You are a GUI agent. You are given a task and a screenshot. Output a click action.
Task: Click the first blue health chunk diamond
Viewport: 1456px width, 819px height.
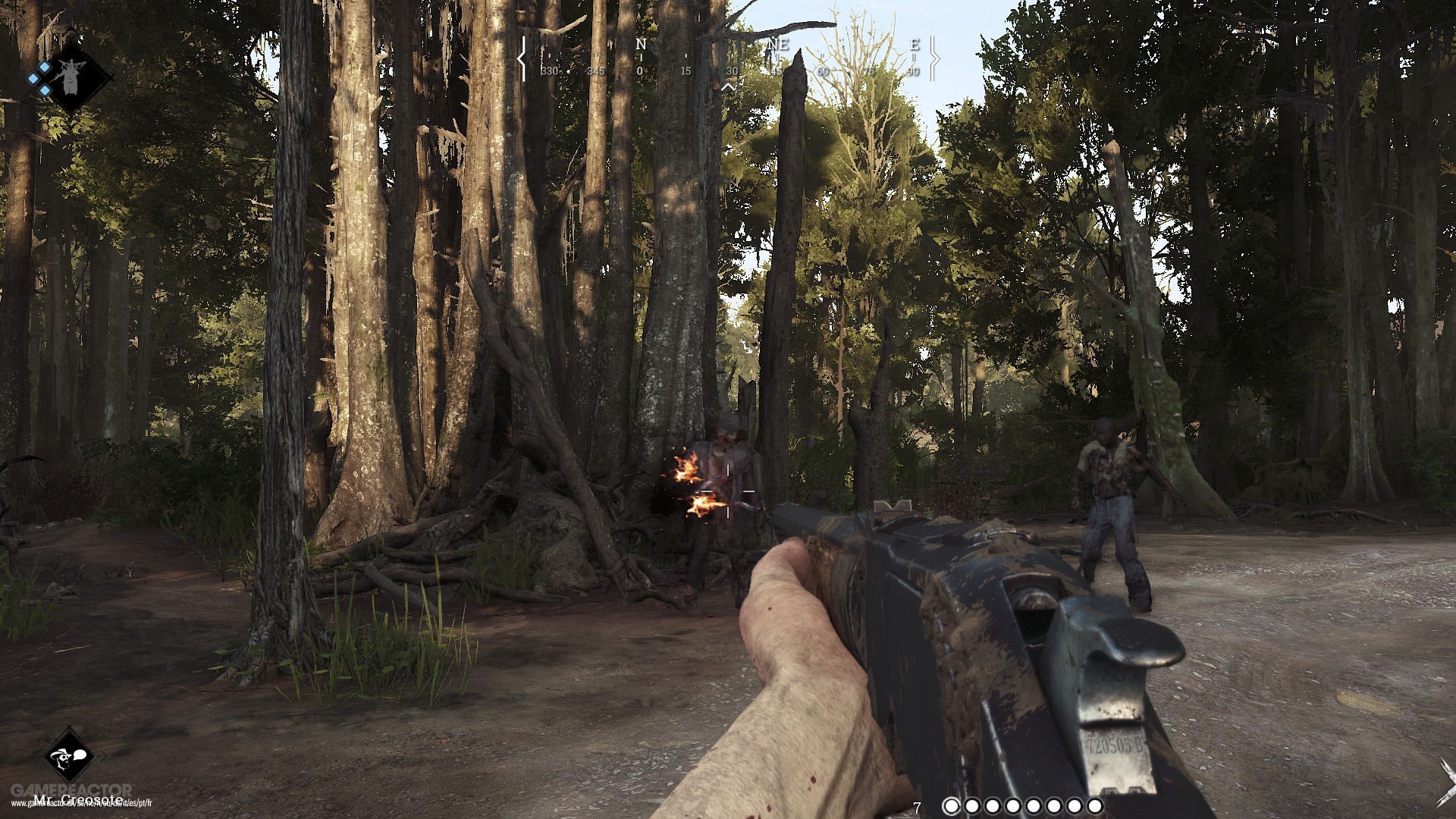coord(44,67)
